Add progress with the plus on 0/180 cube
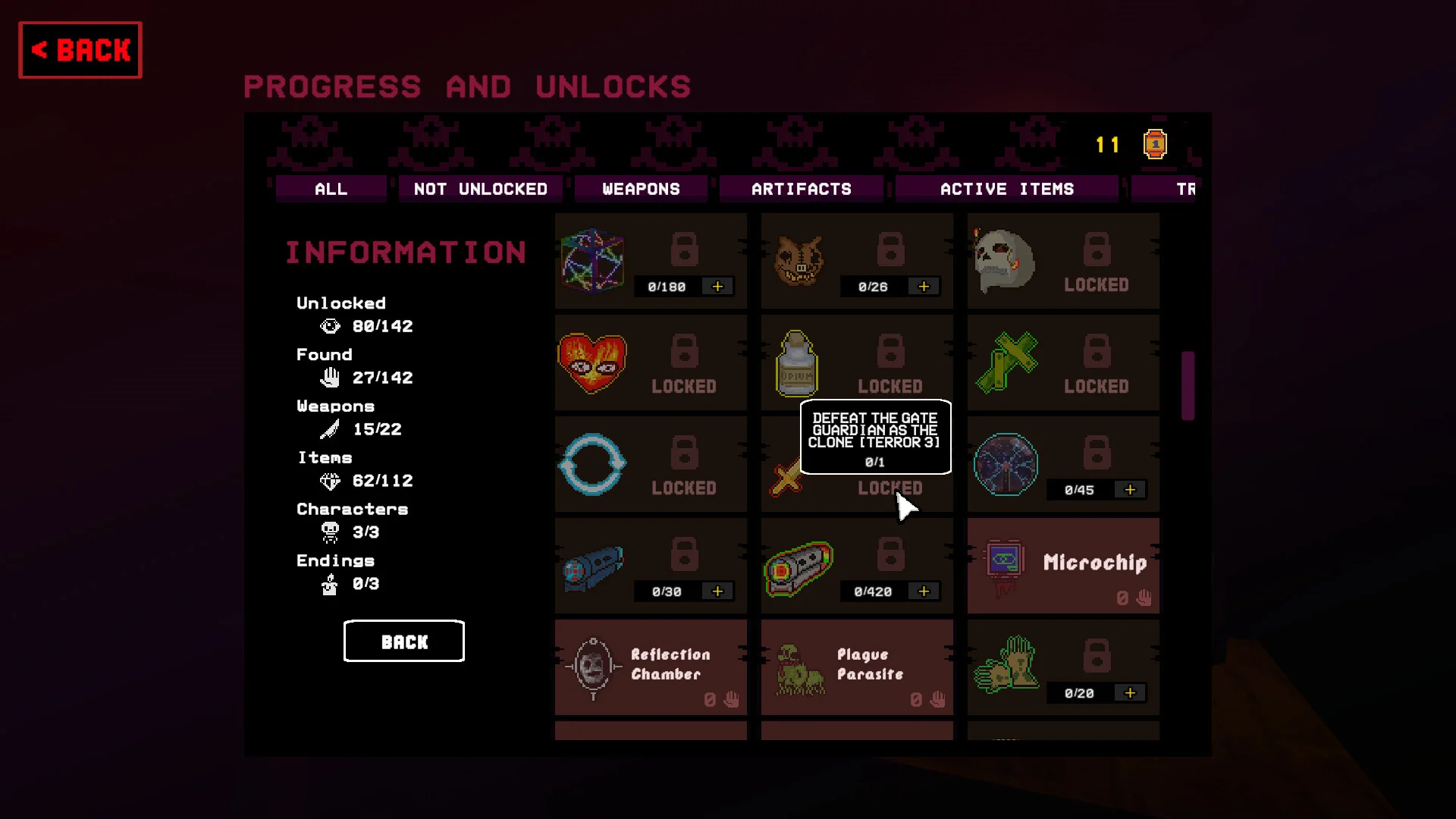 click(717, 287)
